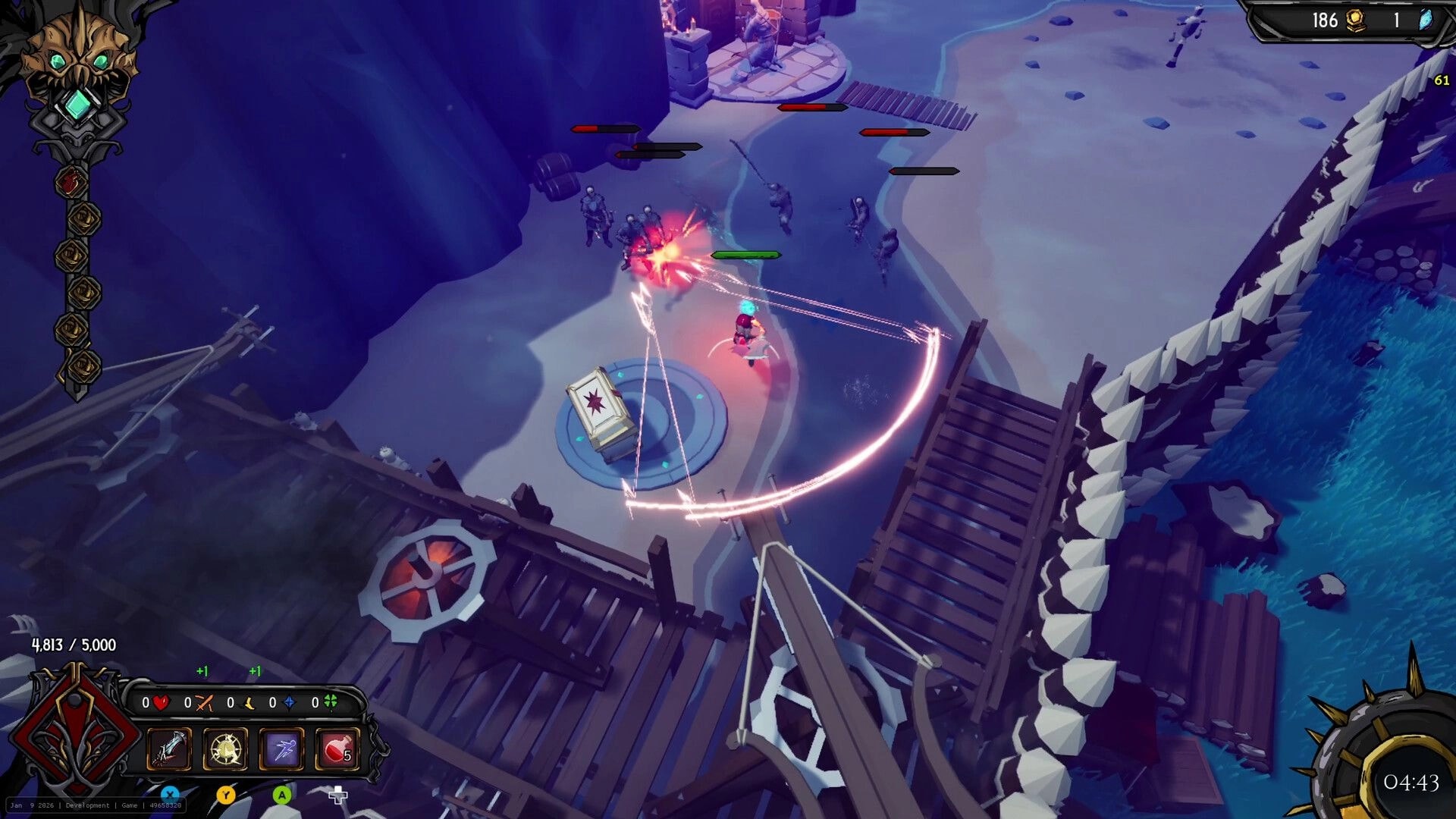
Task: Click the yellow banana stat icon
Action: [x=246, y=702]
